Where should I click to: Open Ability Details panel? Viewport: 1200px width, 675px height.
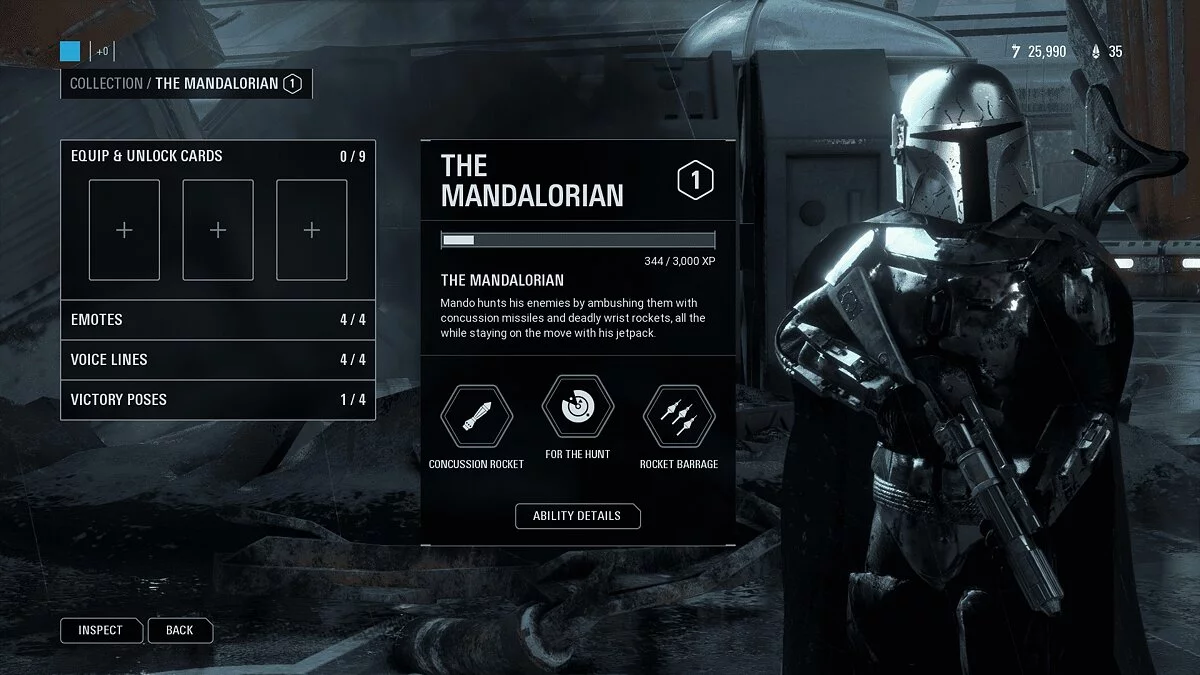click(x=577, y=516)
